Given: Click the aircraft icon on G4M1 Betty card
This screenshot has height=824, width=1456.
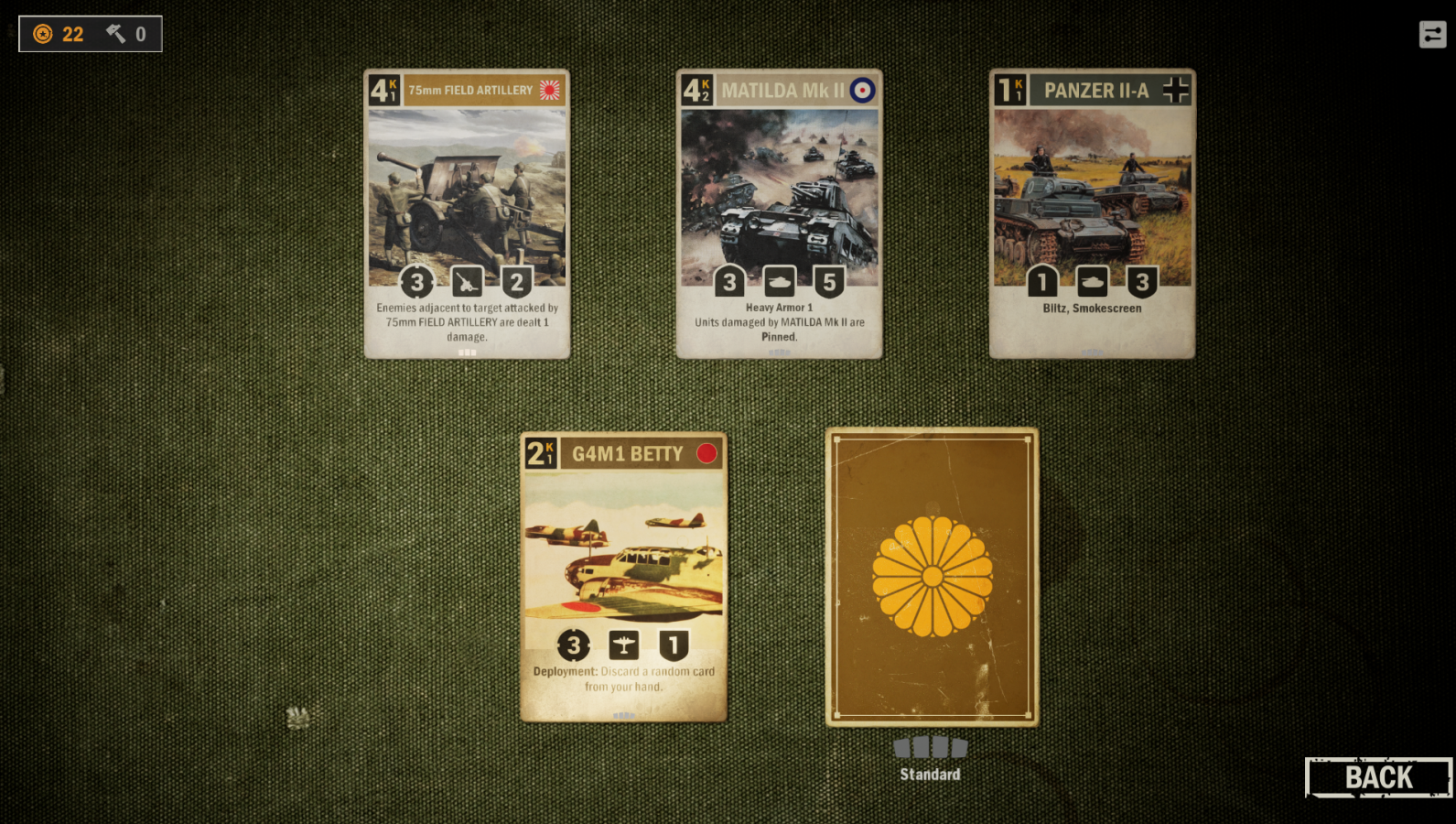Looking at the screenshot, I should pyautogui.click(x=623, y=645).
